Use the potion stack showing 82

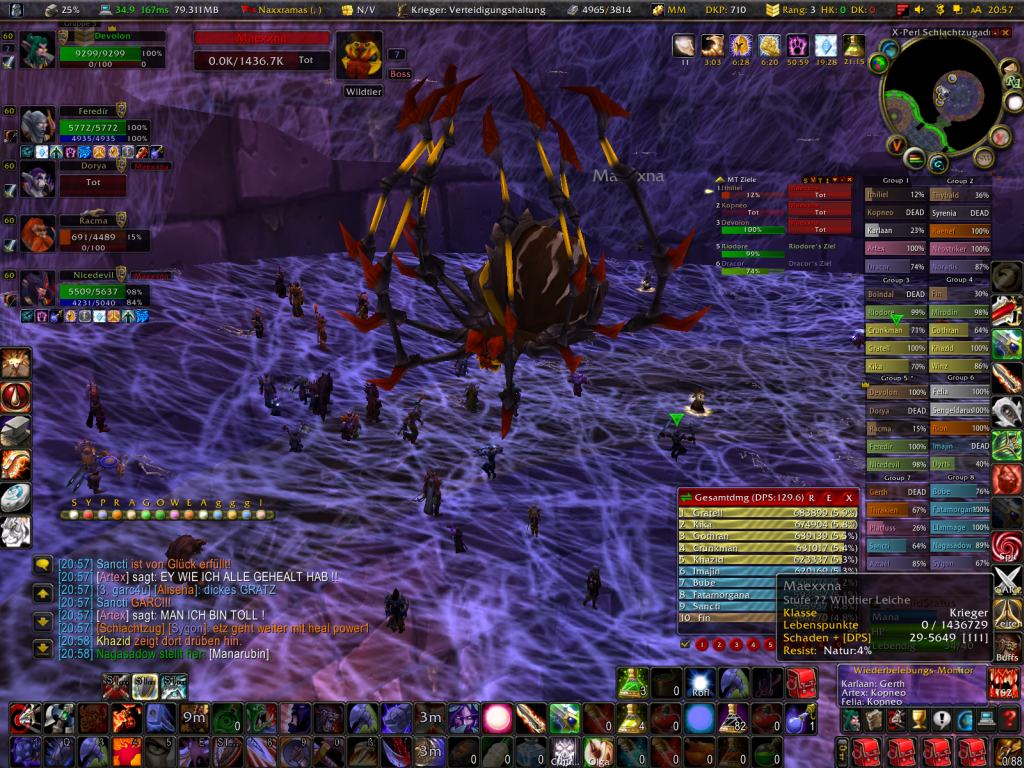click(x=735, y=718)
